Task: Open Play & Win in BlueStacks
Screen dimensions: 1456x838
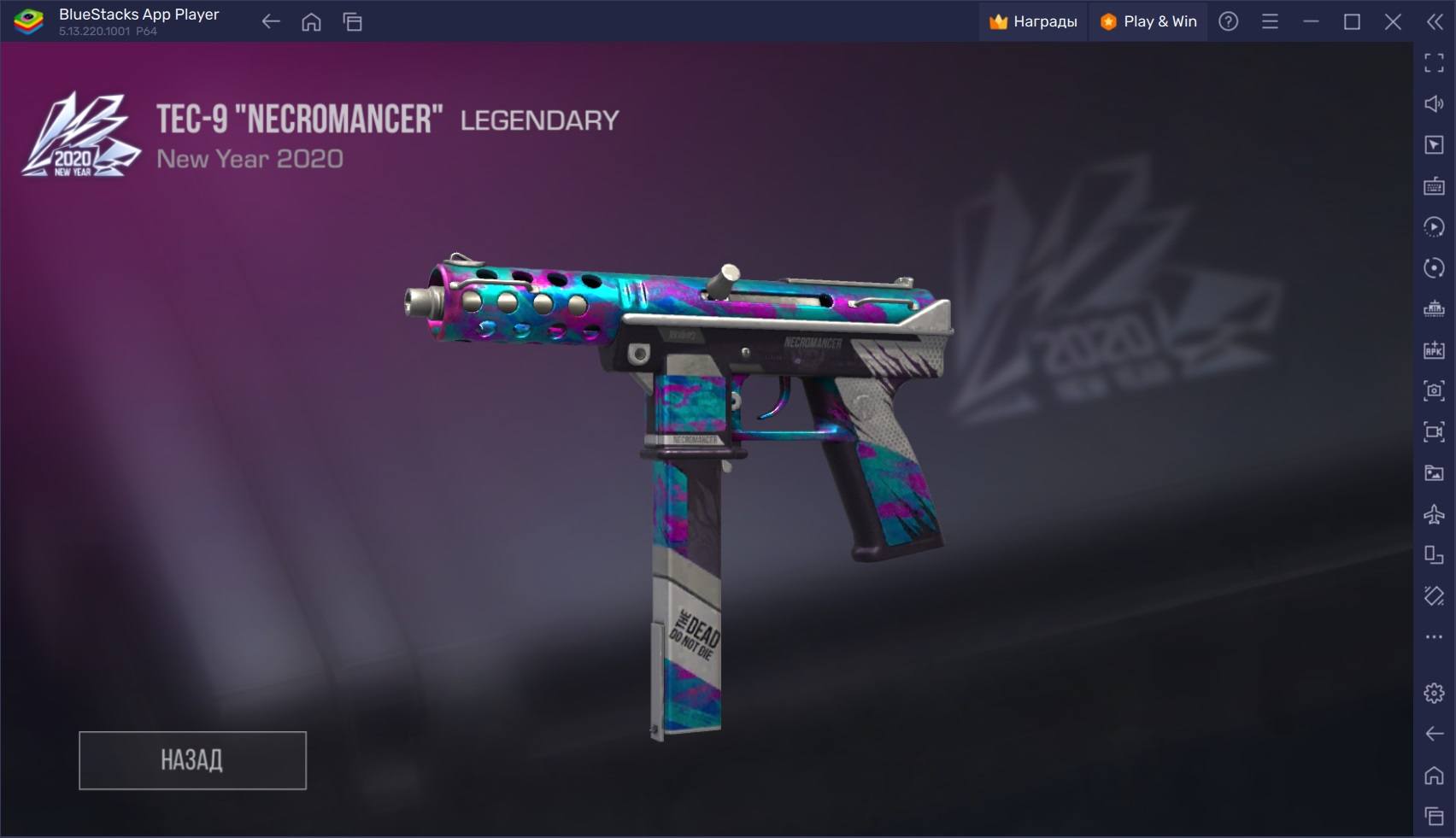Action: 1148,21
